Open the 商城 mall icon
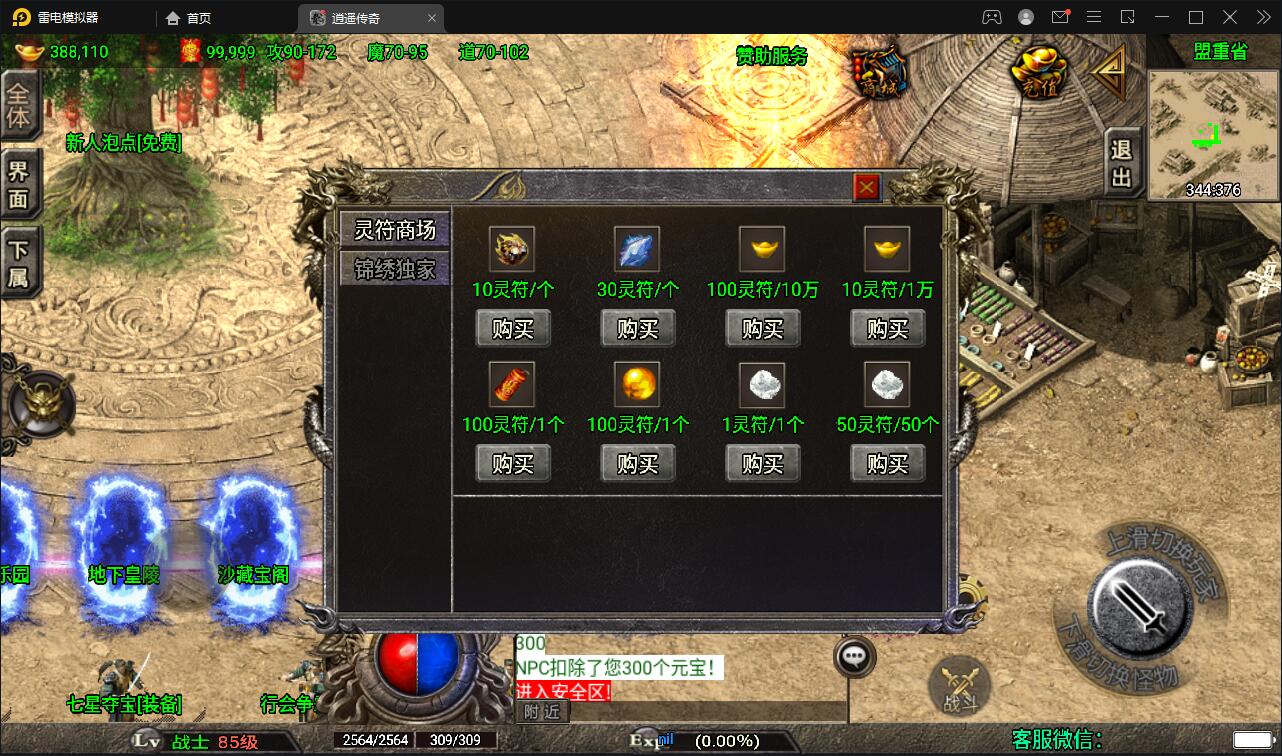Viewport: 1282px width, 756px height. (879, 72)
